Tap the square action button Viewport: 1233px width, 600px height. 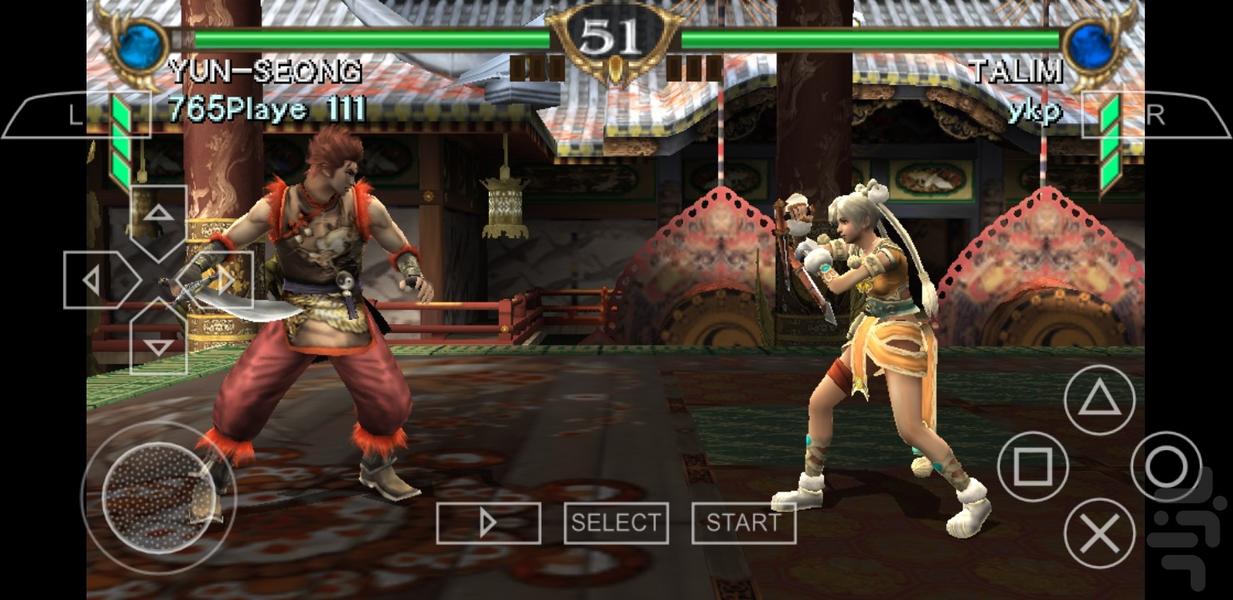pyautogui.click(x=1033, y=467)
